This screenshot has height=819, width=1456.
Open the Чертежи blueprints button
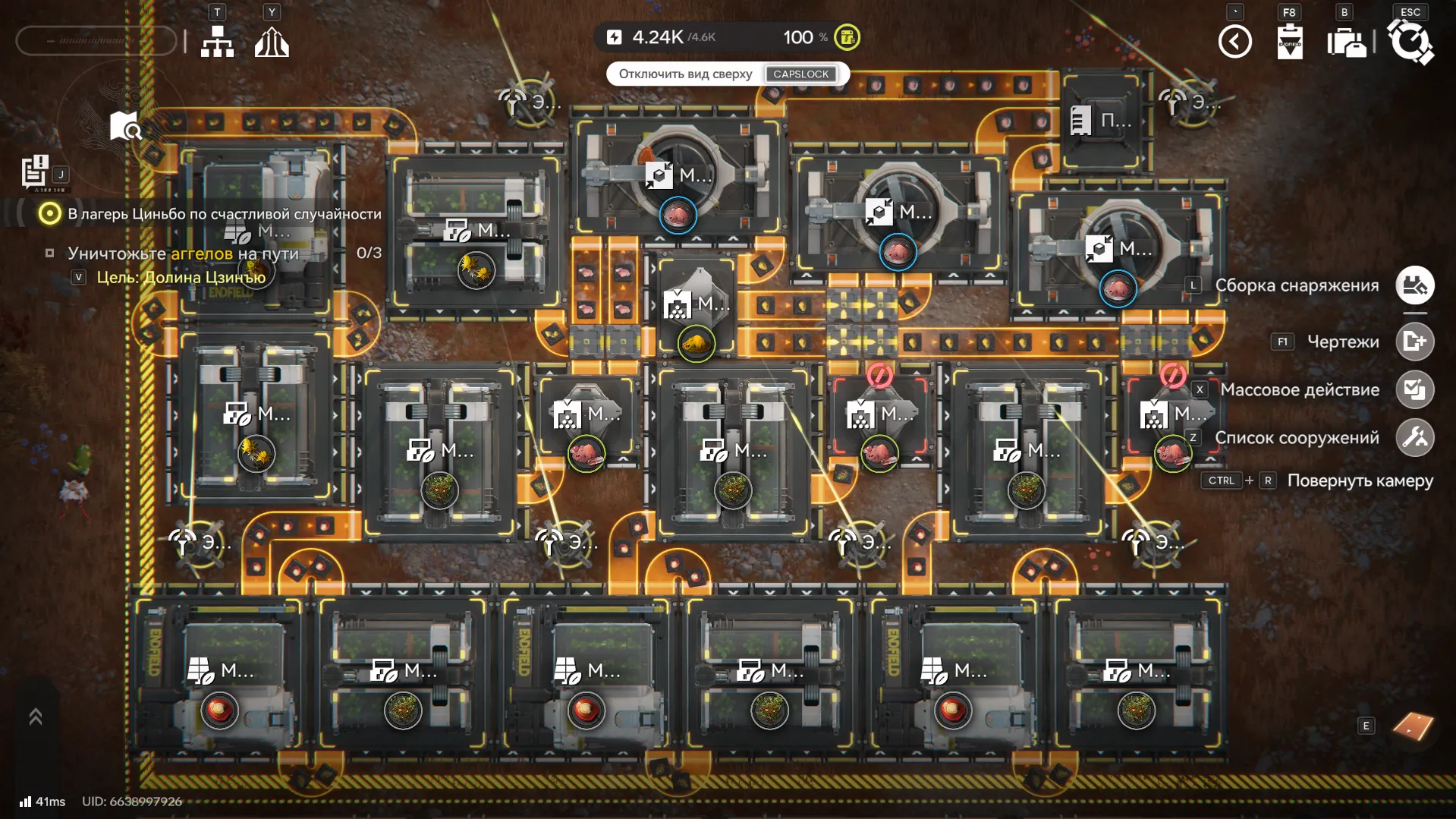click(1414, 342)
